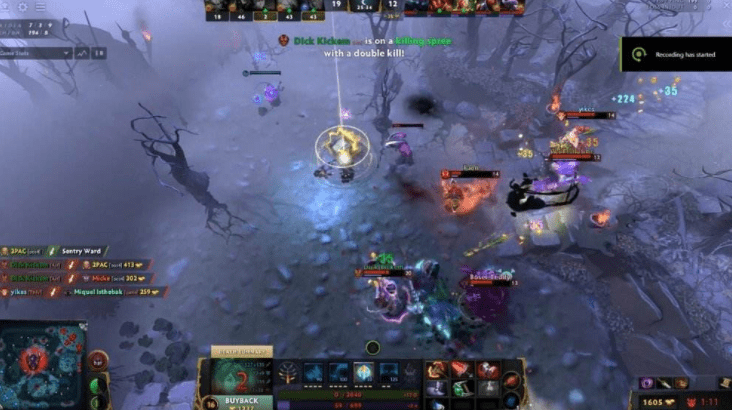Select the dead hero portrait
The width and height of the screenshot is (732, 410).
point(236,378)
